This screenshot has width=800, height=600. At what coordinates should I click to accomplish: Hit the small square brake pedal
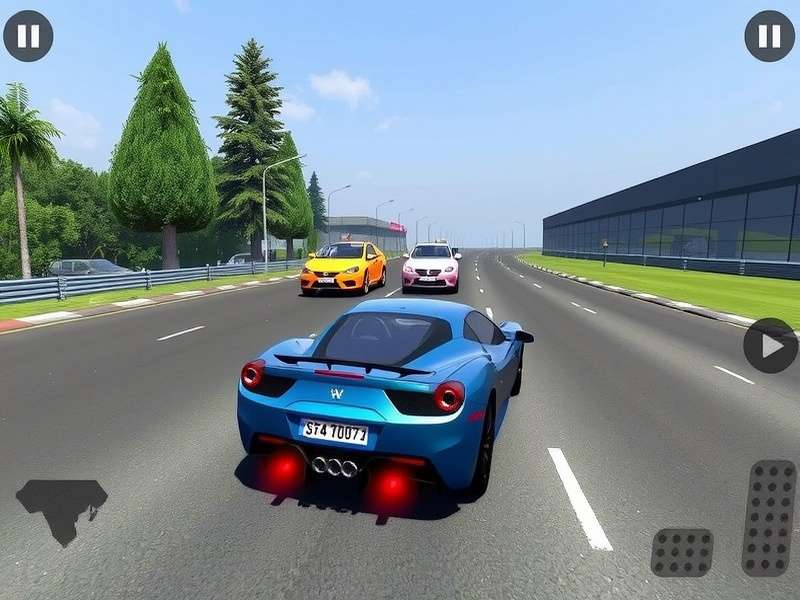tap(682, 552)
